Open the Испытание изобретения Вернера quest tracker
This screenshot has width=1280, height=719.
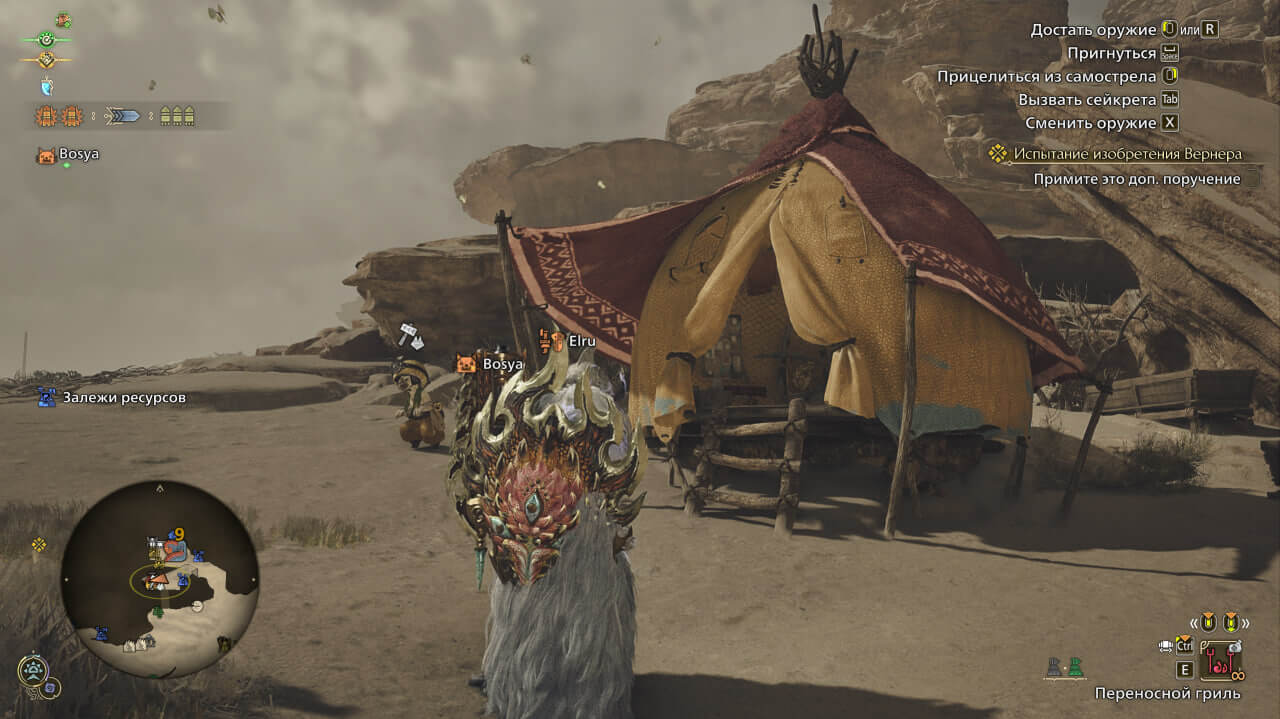(x=1126, y=154)
